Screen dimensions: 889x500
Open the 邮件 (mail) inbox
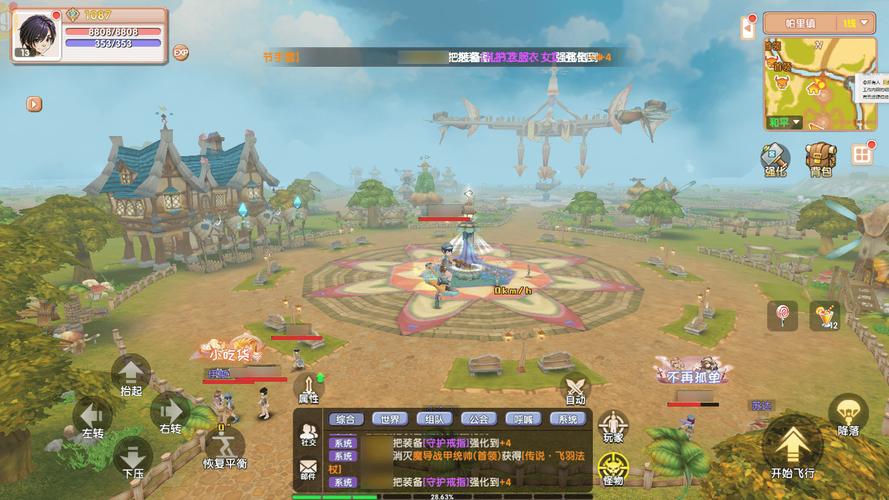click(x=308, y=469)
